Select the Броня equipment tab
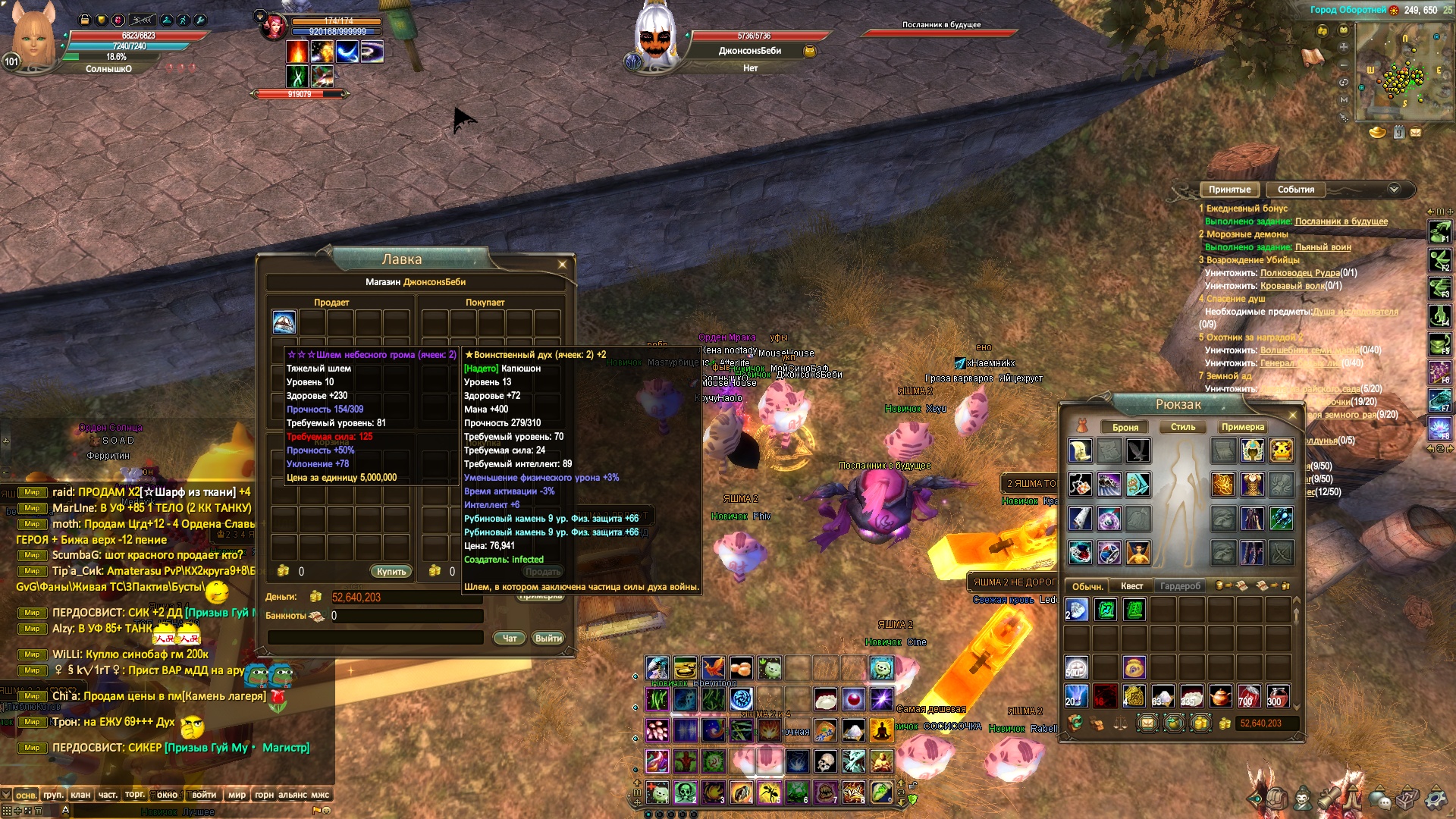Screen dimensions: 1456x819 click(x=1125, y=427)
